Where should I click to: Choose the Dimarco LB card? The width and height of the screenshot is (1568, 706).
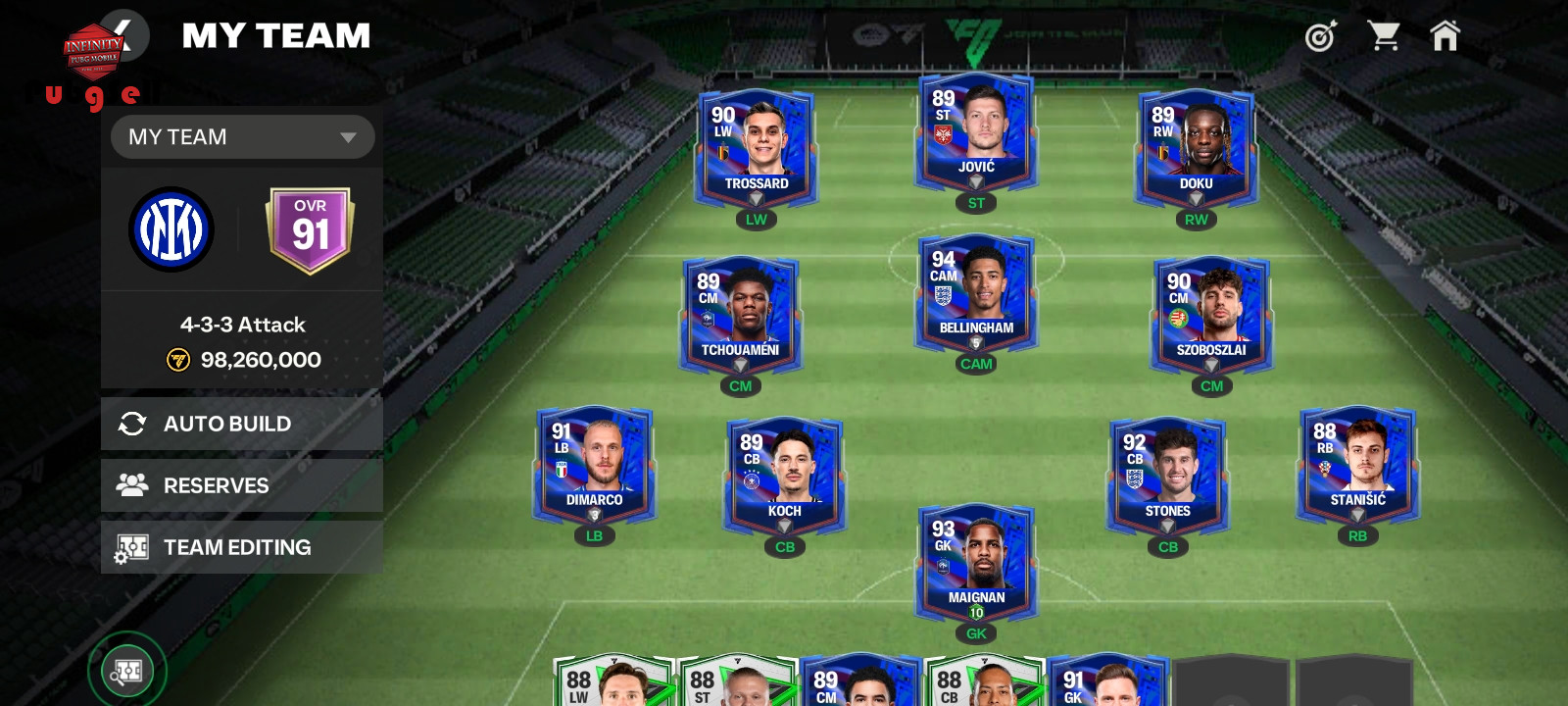[x=594, y=465]
